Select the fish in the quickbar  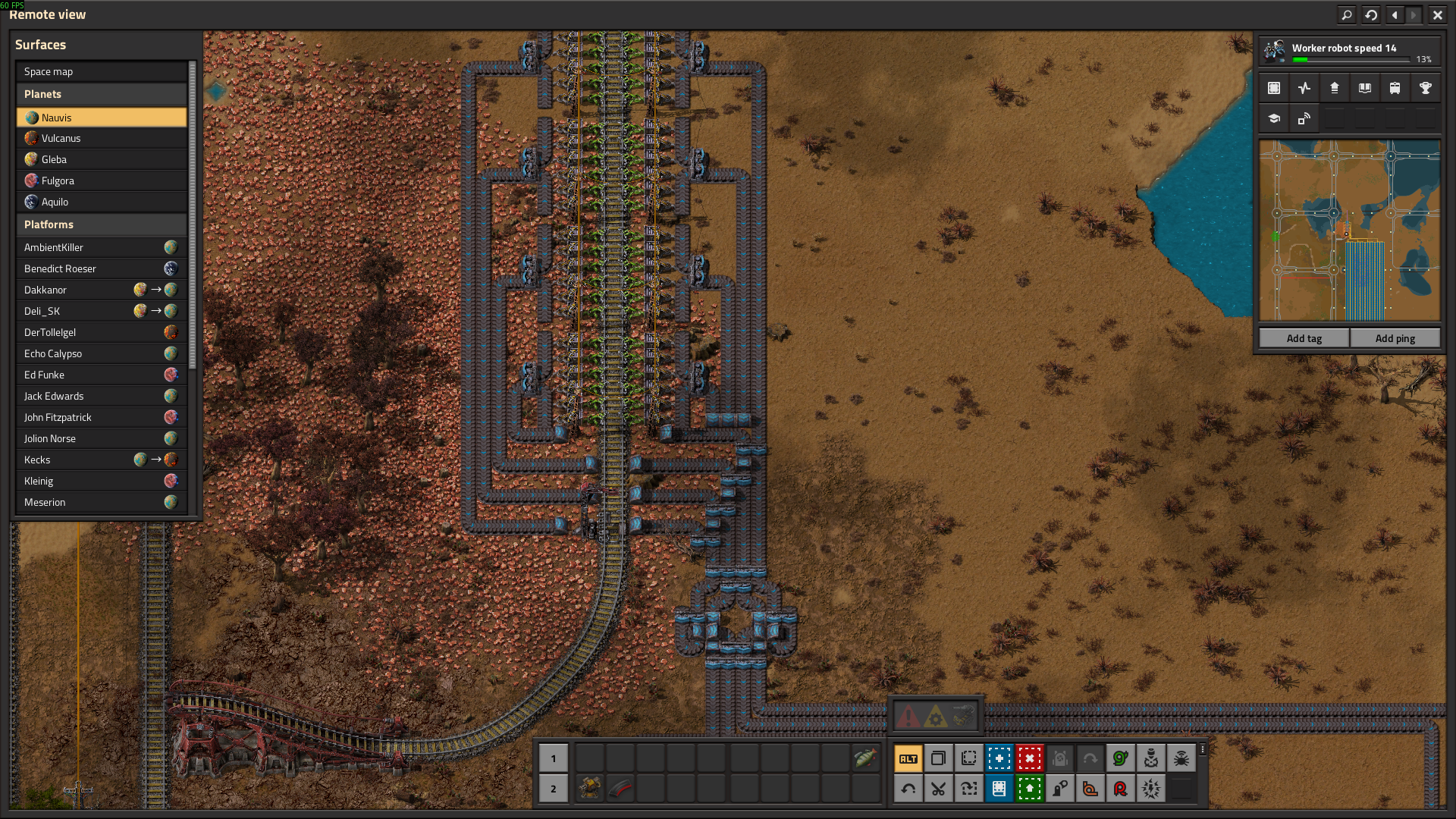(864, 758)
